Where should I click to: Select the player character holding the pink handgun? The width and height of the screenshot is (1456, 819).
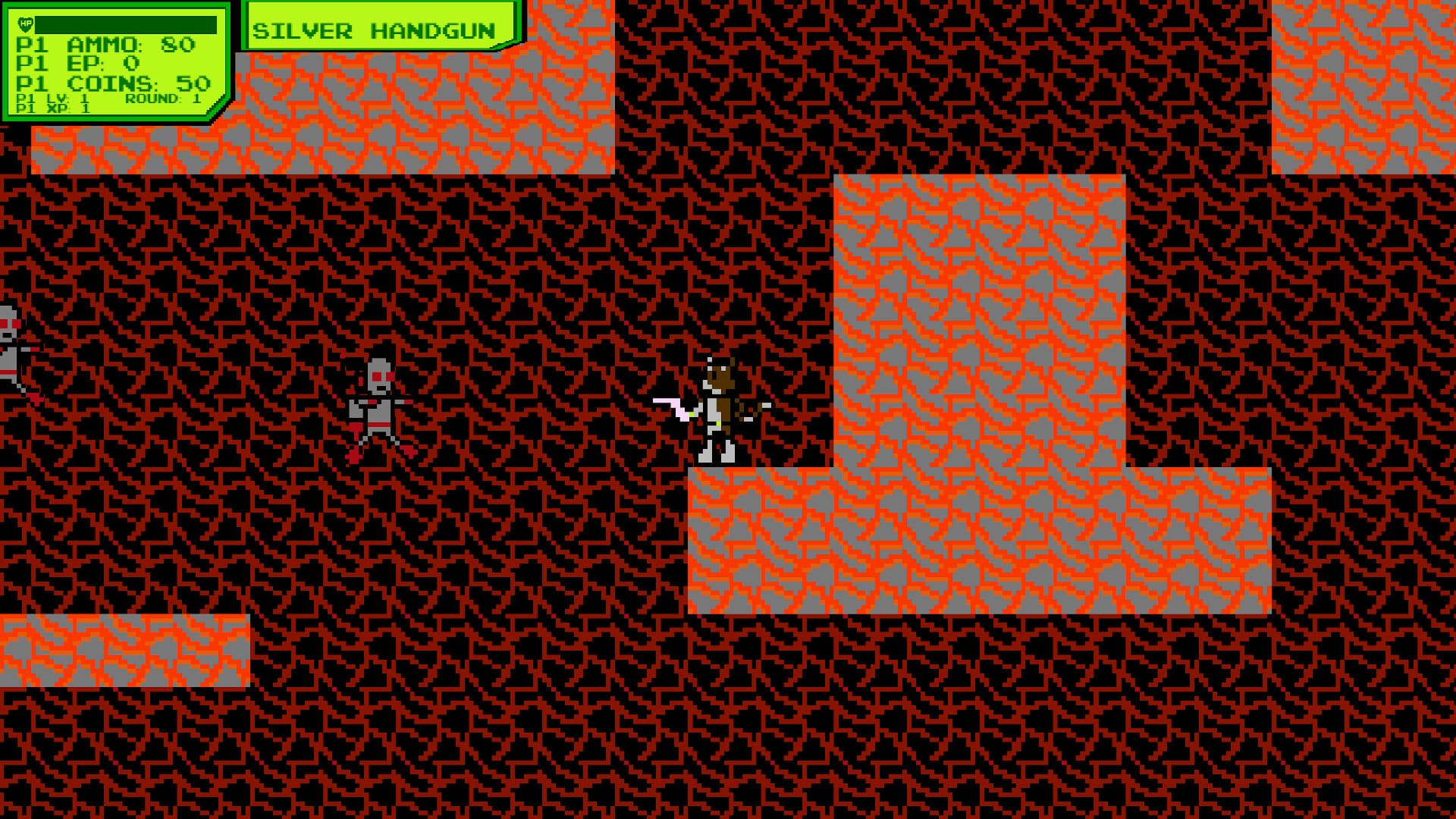tap(717, 402)
